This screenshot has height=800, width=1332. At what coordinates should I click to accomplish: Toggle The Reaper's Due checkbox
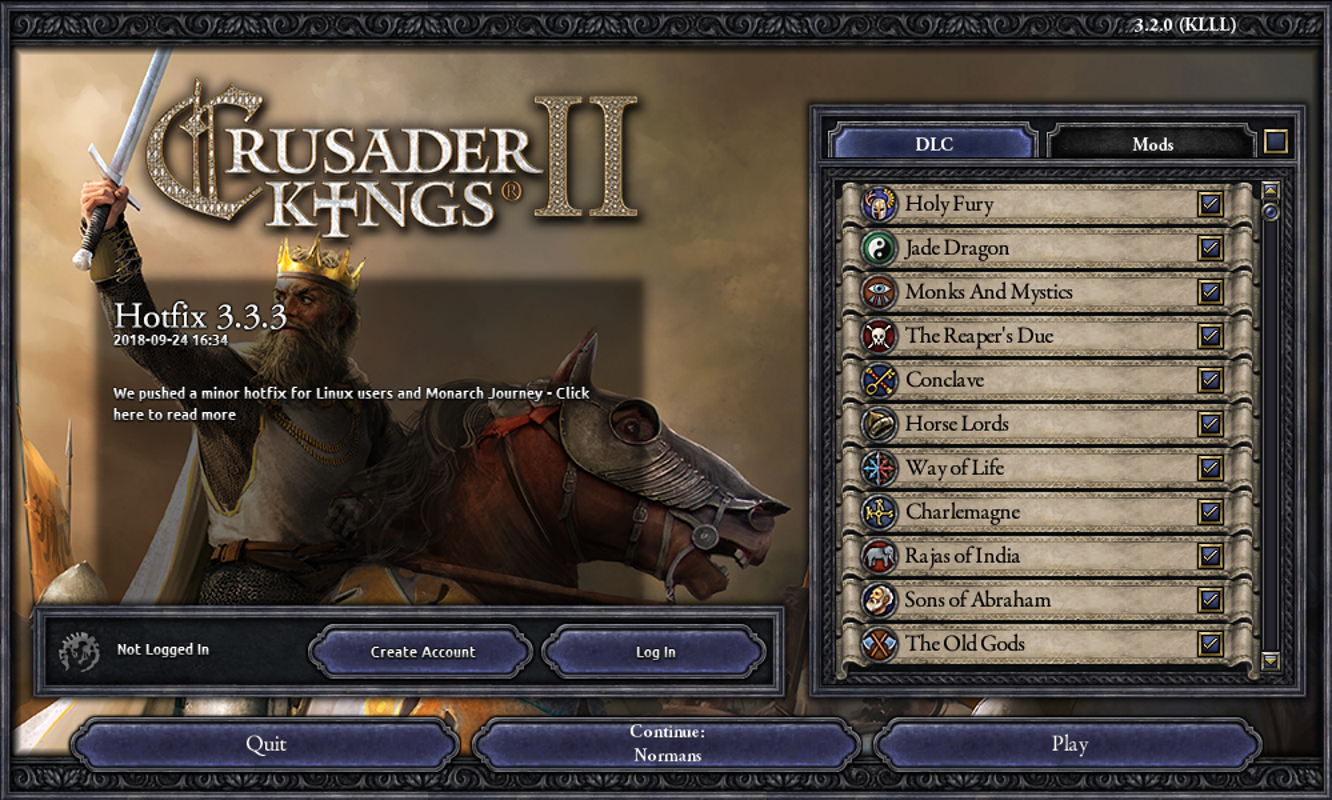[1210, 336]
